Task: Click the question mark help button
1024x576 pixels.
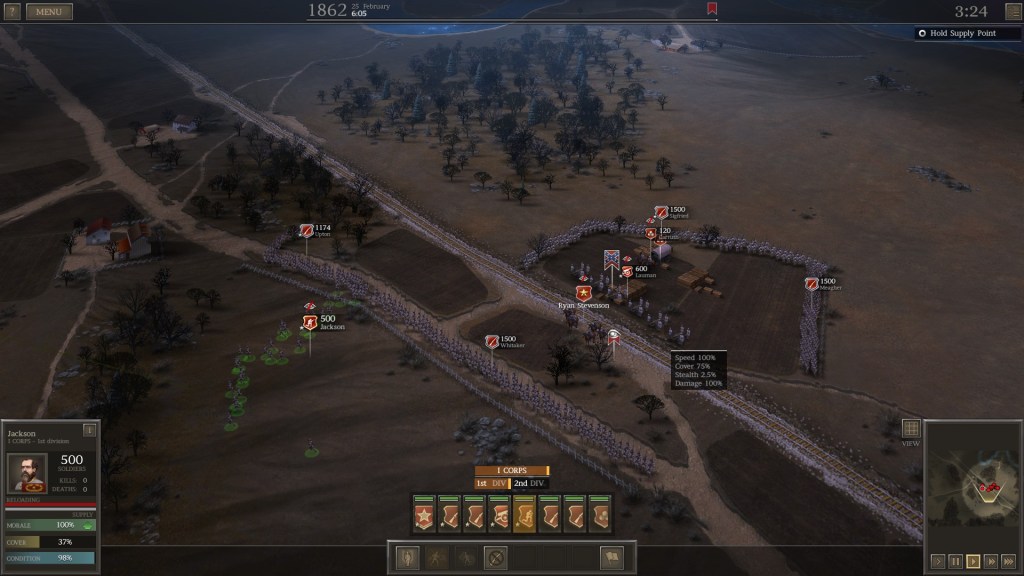Action: [12, 12]
